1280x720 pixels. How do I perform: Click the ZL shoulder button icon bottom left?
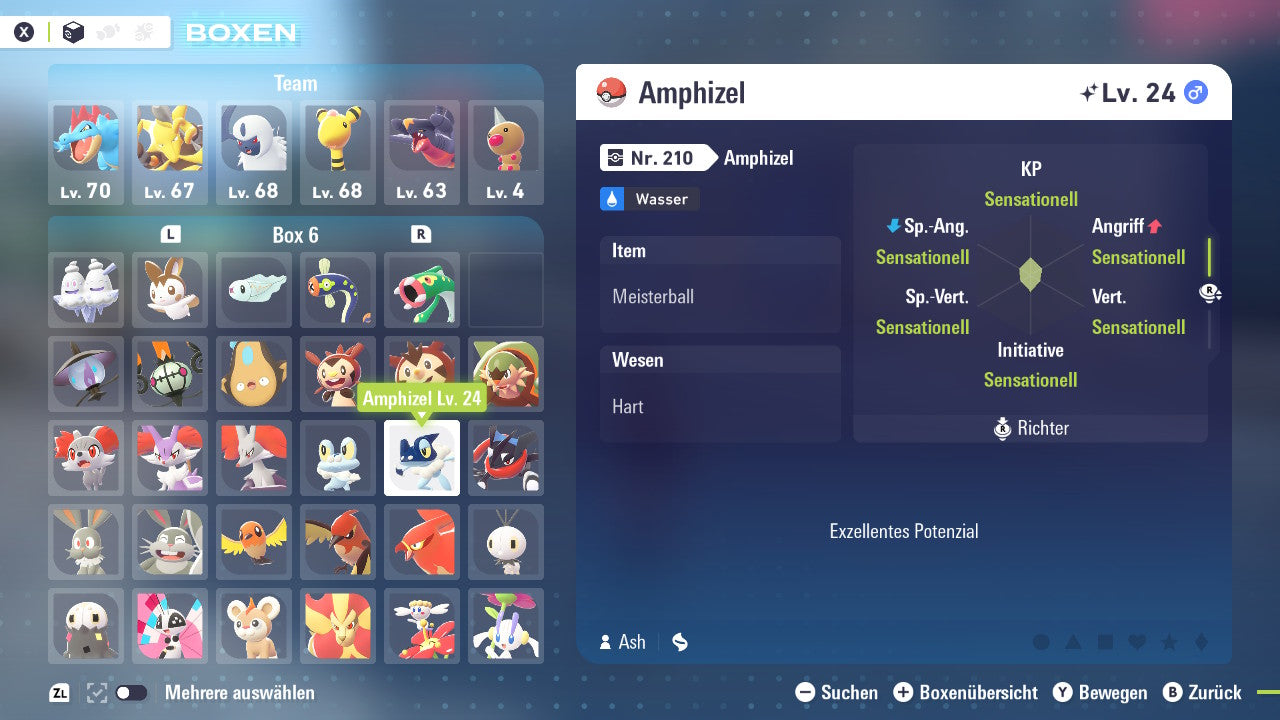57,692
